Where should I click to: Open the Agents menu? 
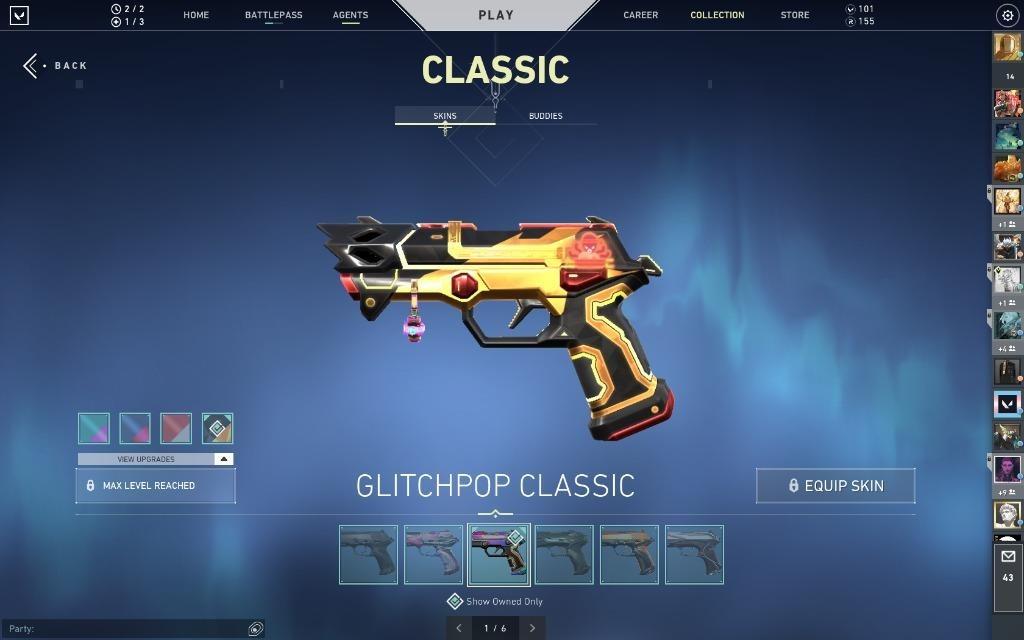click(350, 15)
